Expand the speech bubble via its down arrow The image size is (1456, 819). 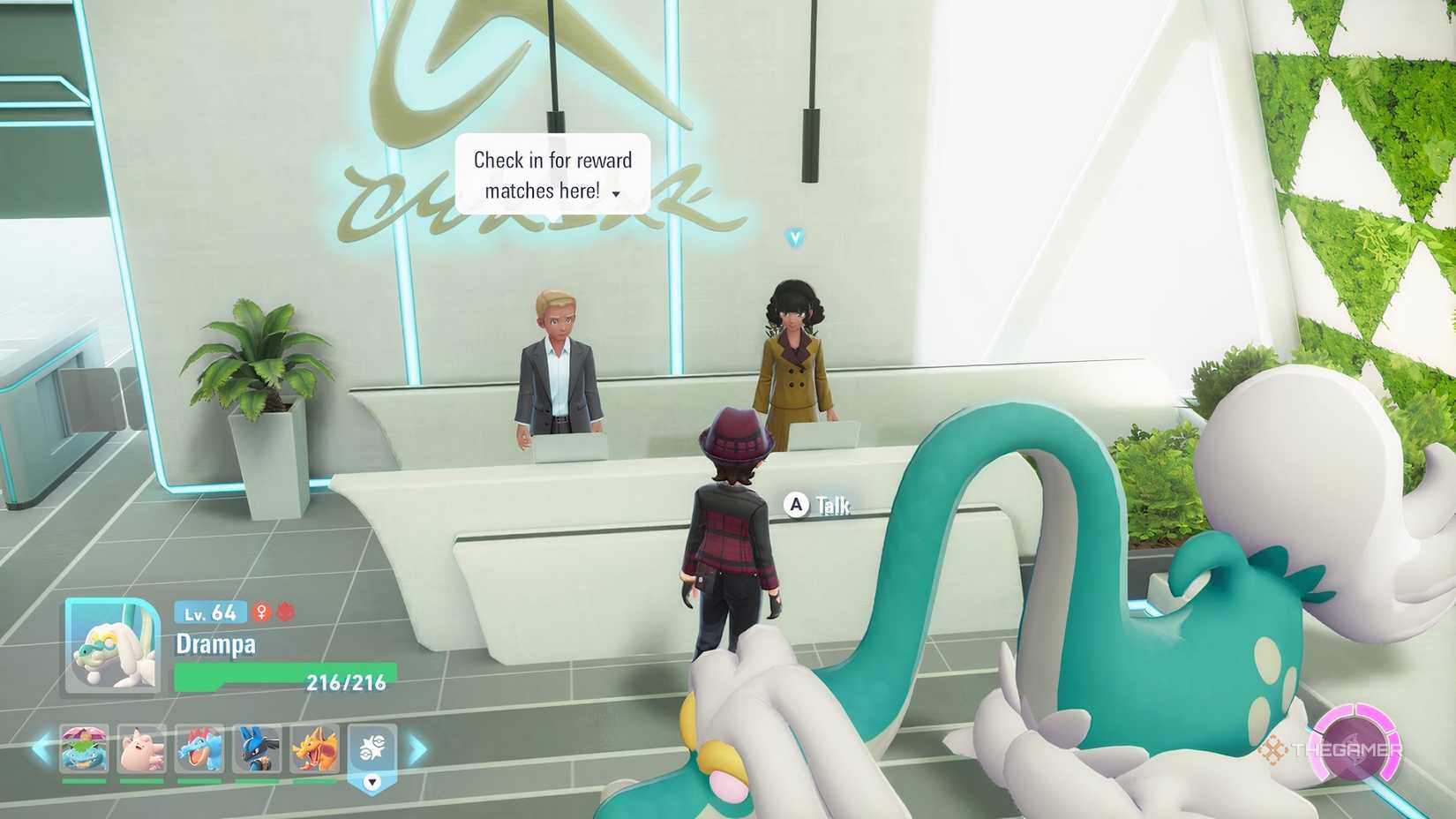[x=615, y=192]
